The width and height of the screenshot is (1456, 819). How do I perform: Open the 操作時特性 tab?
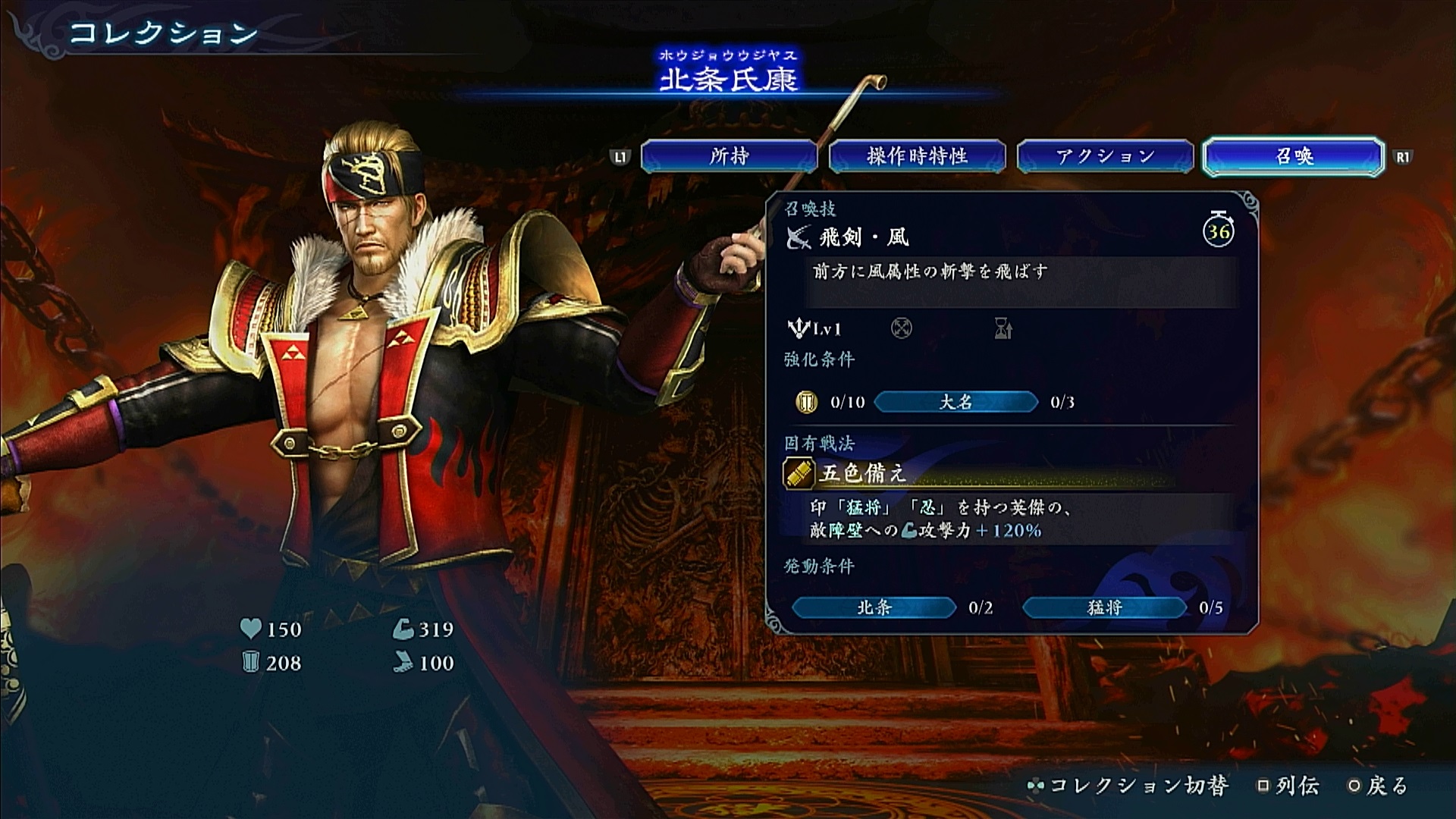pyautogui.click(x=917, y=156)
